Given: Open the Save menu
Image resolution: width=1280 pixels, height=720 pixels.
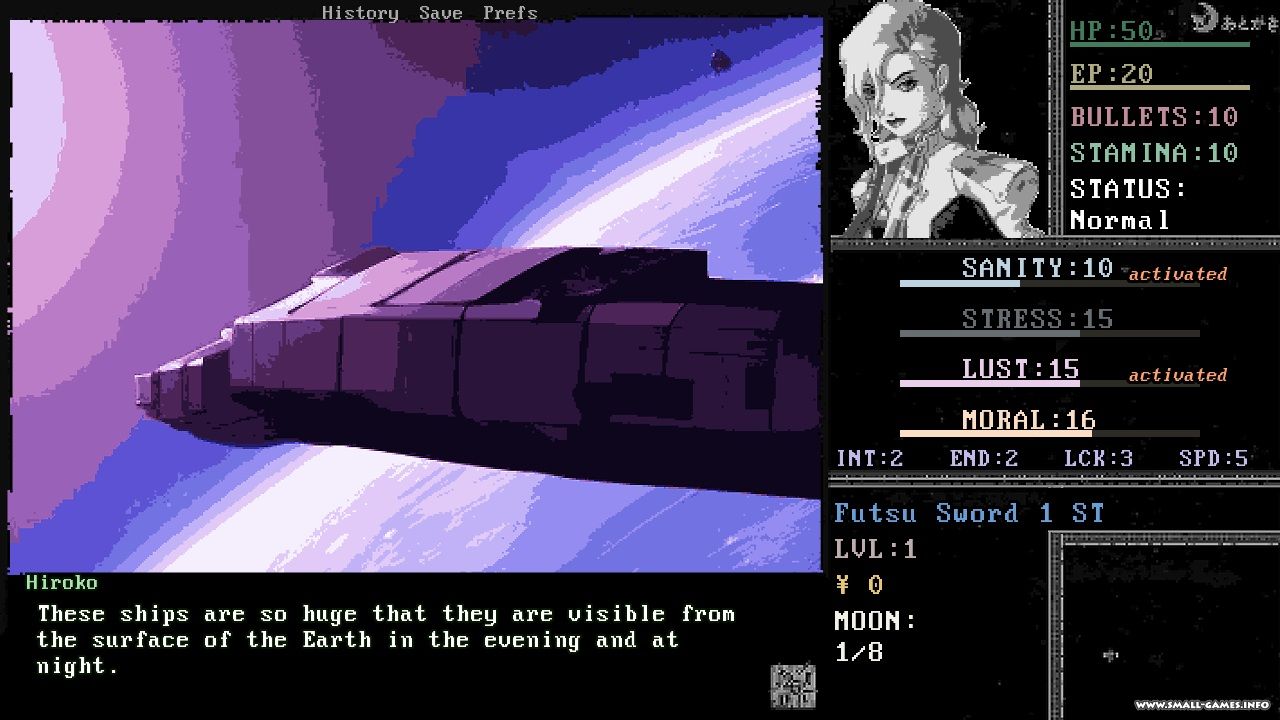Looking at the screenshot, I should point(440,13).
